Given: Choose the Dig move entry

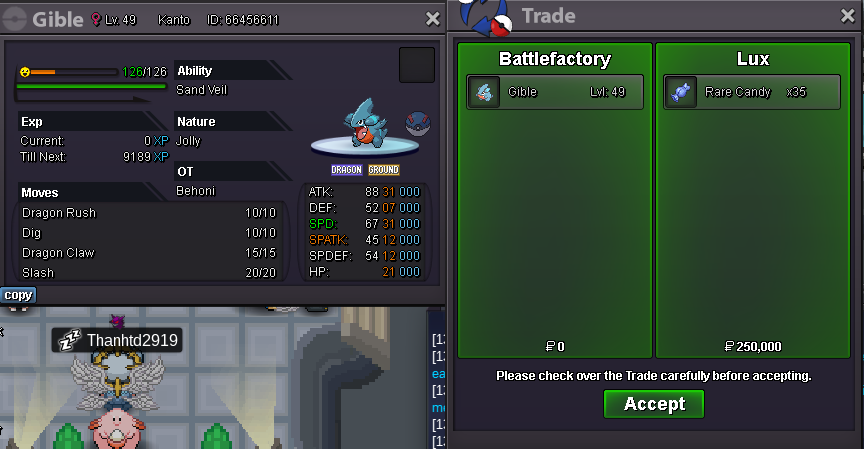Looking at the screenshot, I should (x=150, y=233).
